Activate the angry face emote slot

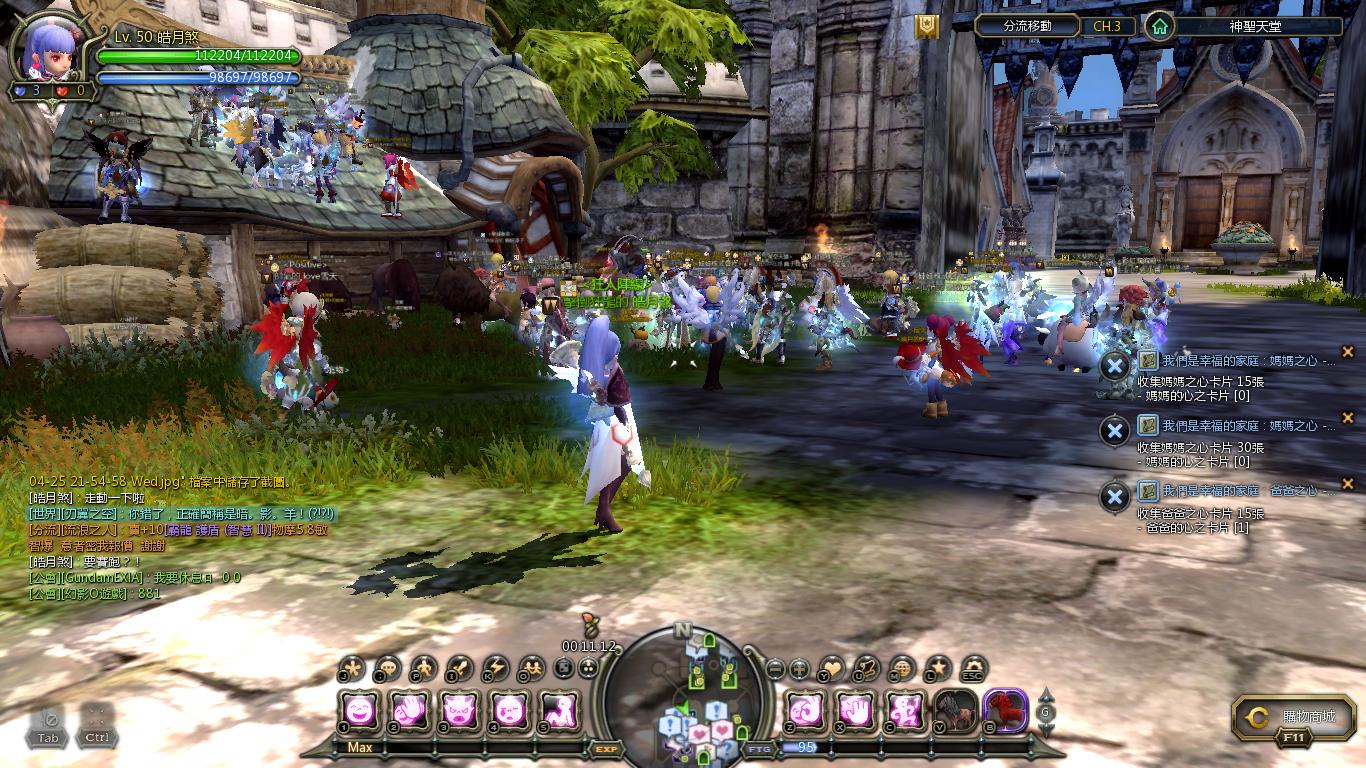[459, 710]
